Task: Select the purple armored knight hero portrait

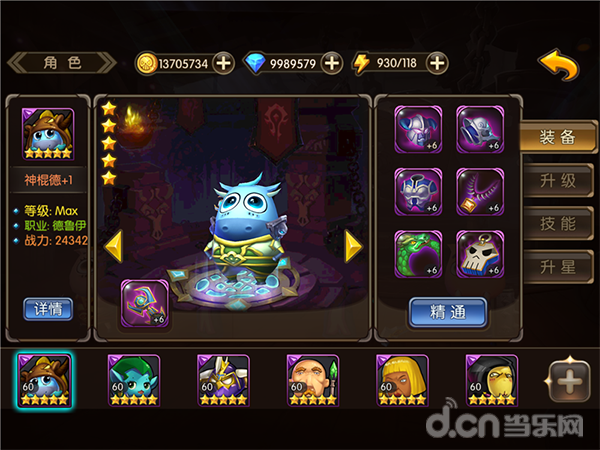Action: (x=221, y=379)
